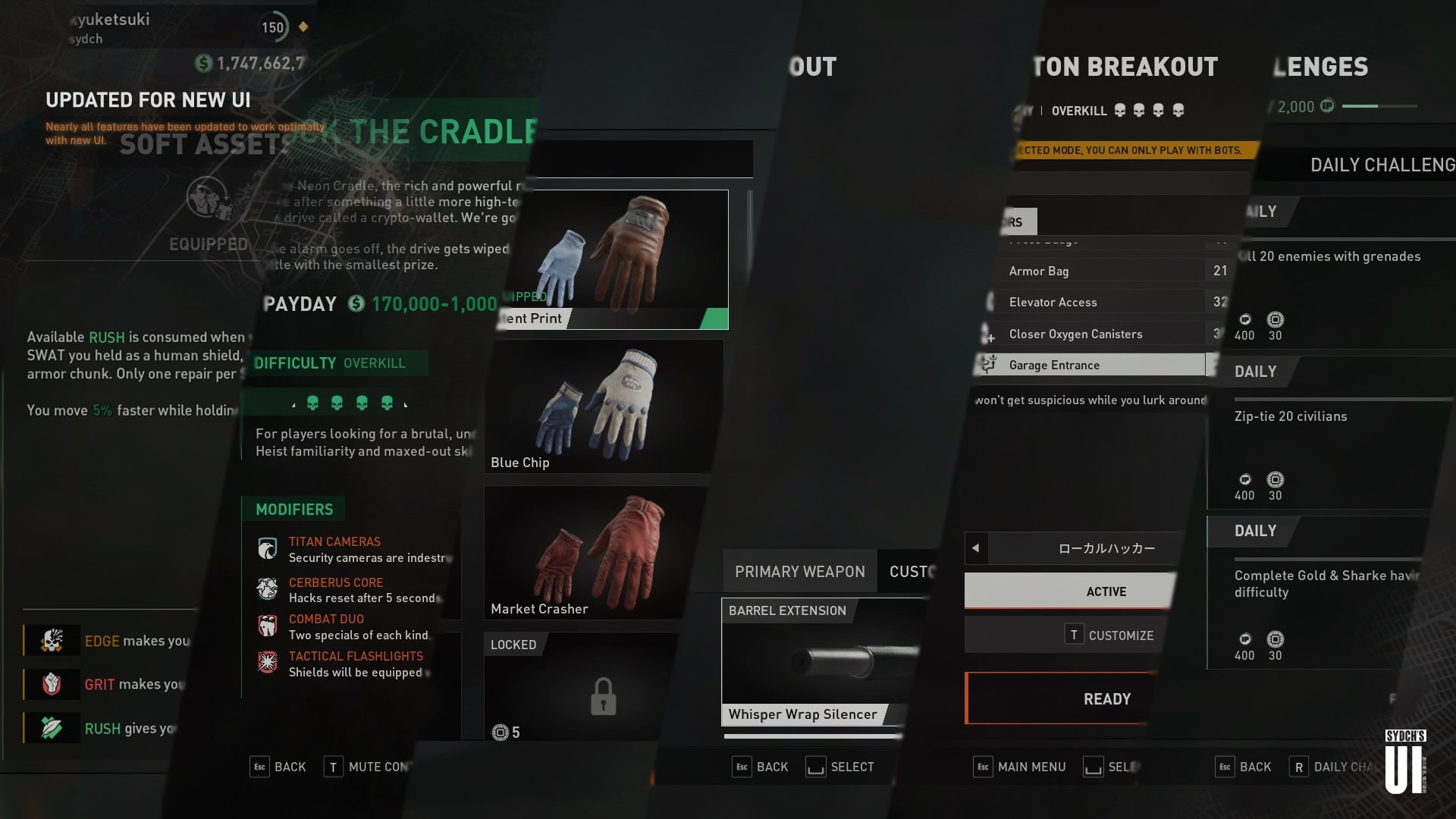Click the GRIT shield icon
This screenshot has width=1456, height=819.
[x=50, y=684]
